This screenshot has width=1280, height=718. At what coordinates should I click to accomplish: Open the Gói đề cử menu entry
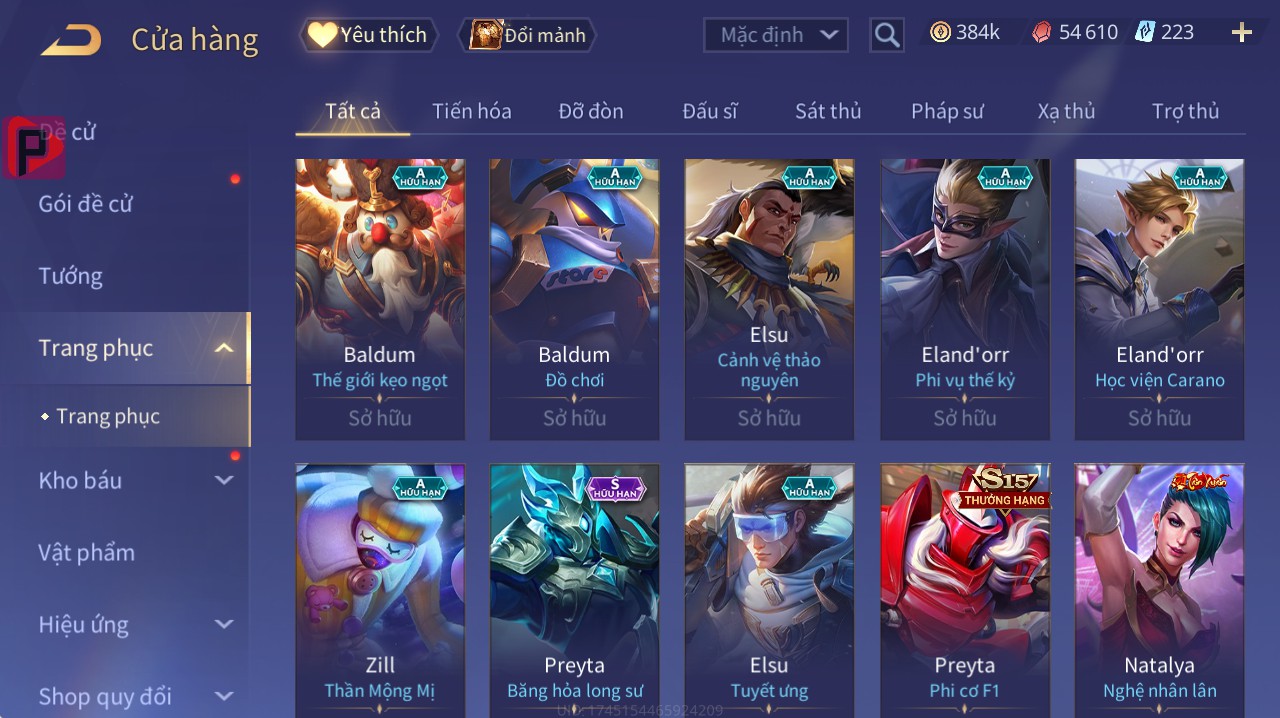[x=86, y=204]
